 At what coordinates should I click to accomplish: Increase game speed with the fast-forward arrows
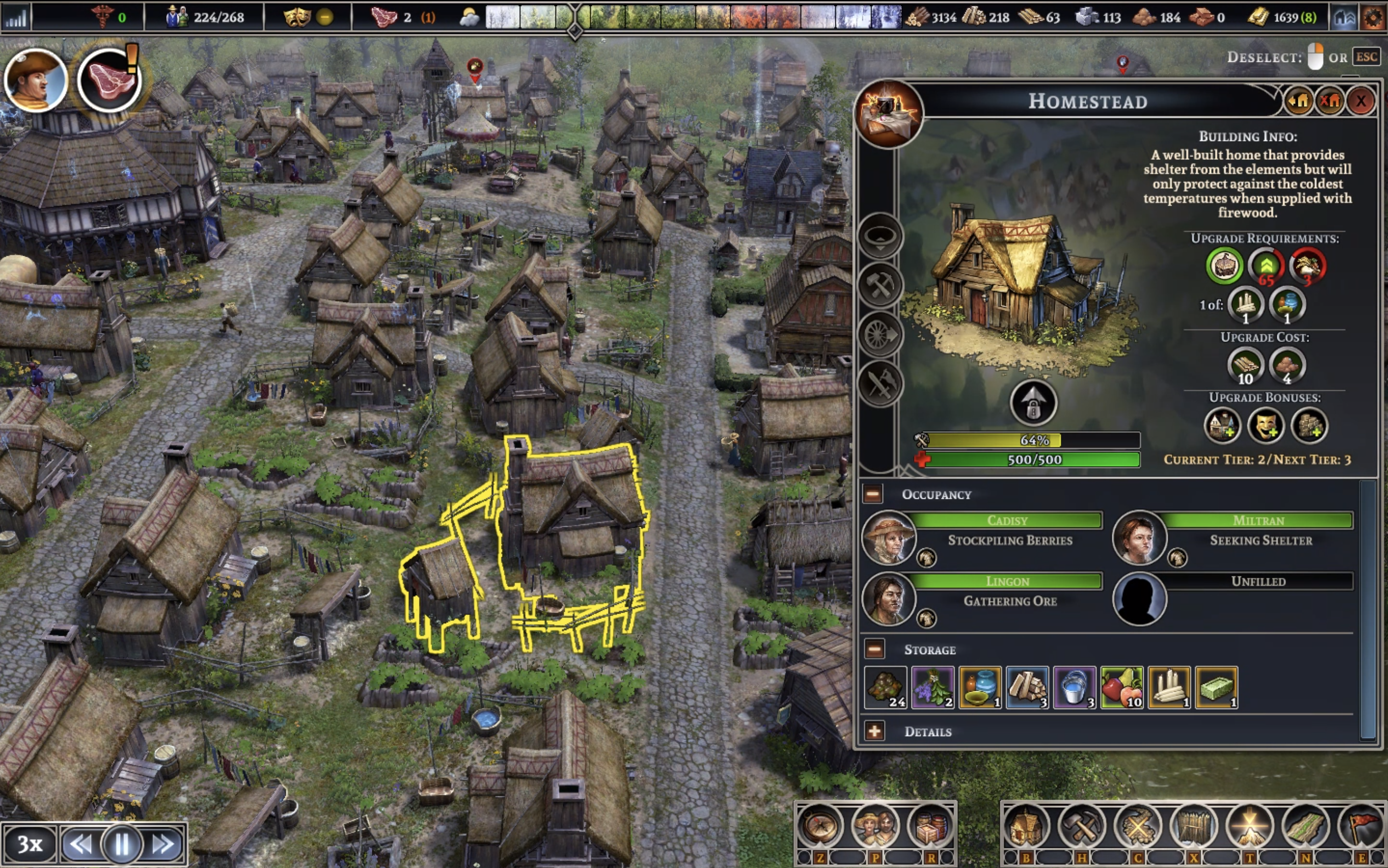(x=164, y=844)
